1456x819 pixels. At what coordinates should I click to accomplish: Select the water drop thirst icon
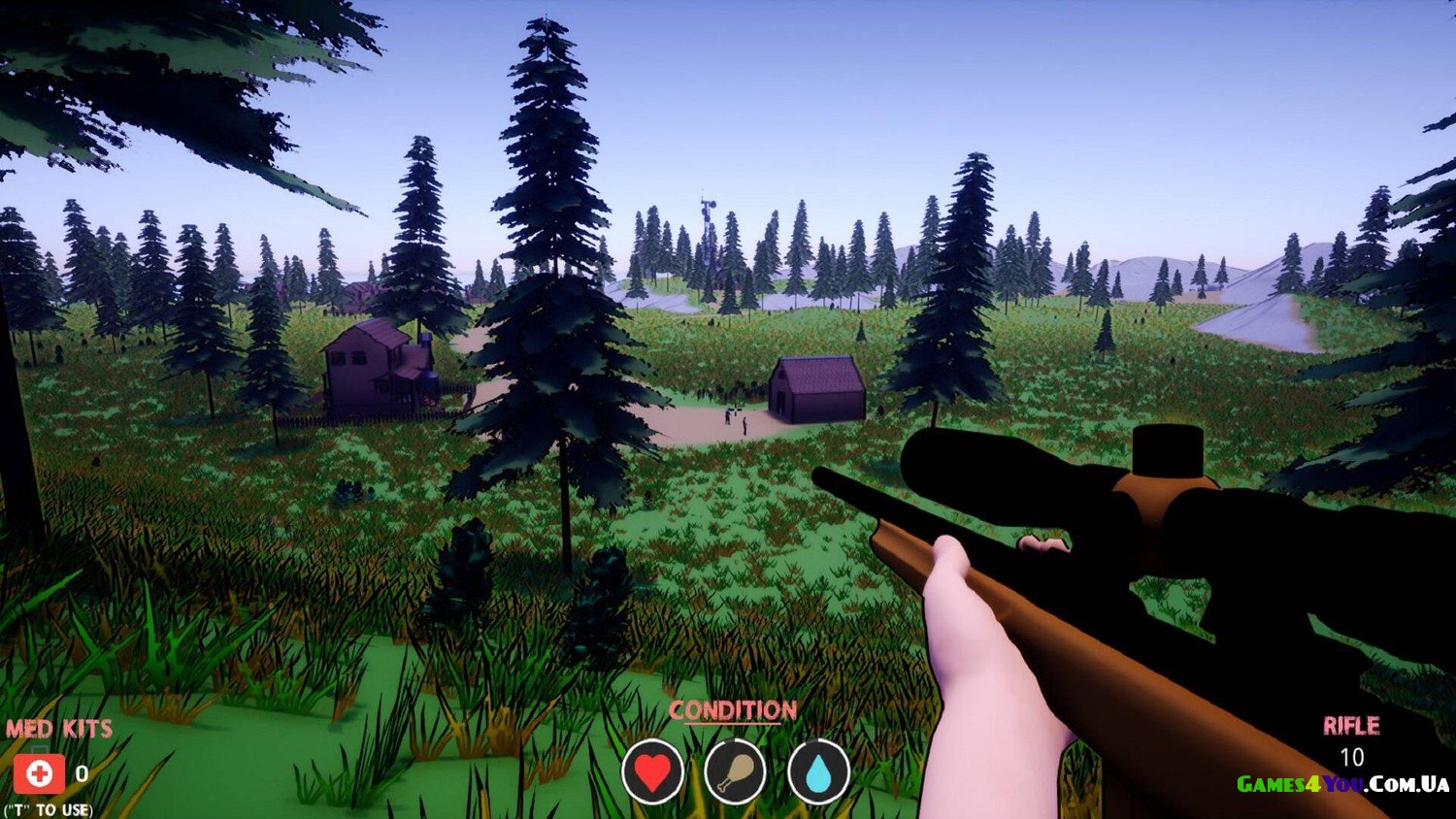[x=819, y=772]
